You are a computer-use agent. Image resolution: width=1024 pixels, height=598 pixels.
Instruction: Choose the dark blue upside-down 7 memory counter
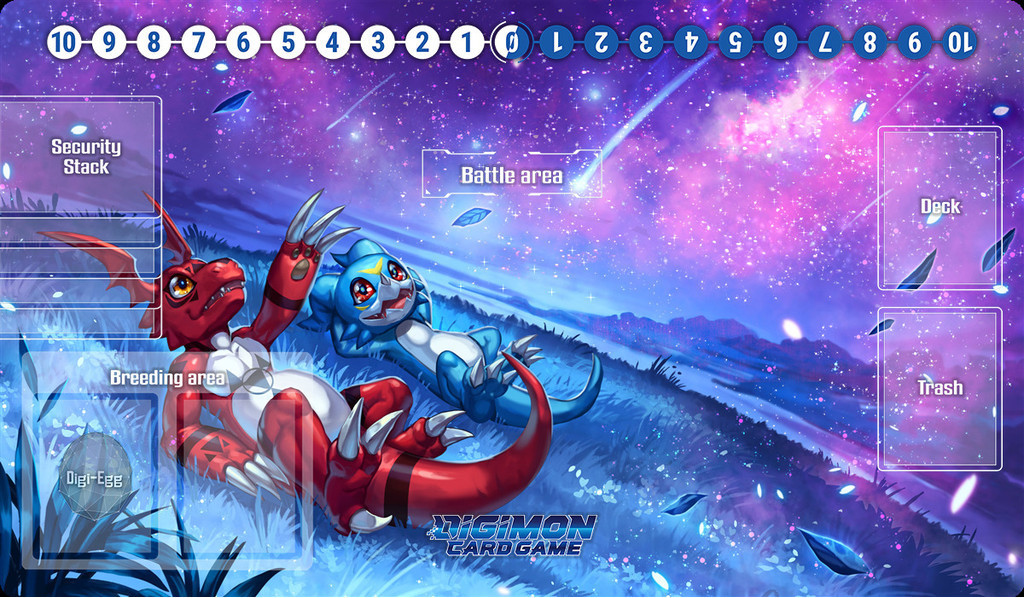[824, 42]
